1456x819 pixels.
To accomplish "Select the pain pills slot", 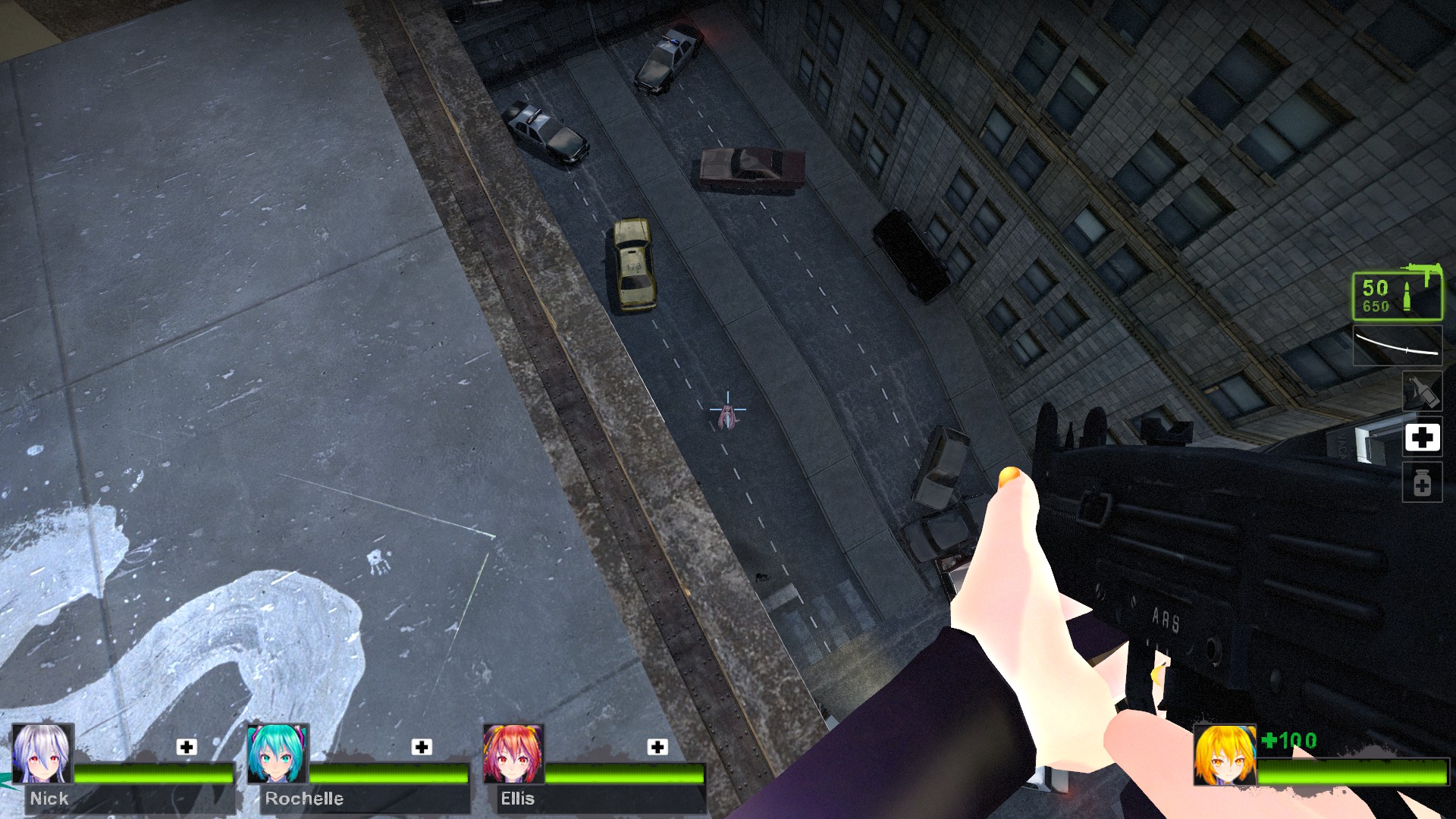I will click(1422, 483).
